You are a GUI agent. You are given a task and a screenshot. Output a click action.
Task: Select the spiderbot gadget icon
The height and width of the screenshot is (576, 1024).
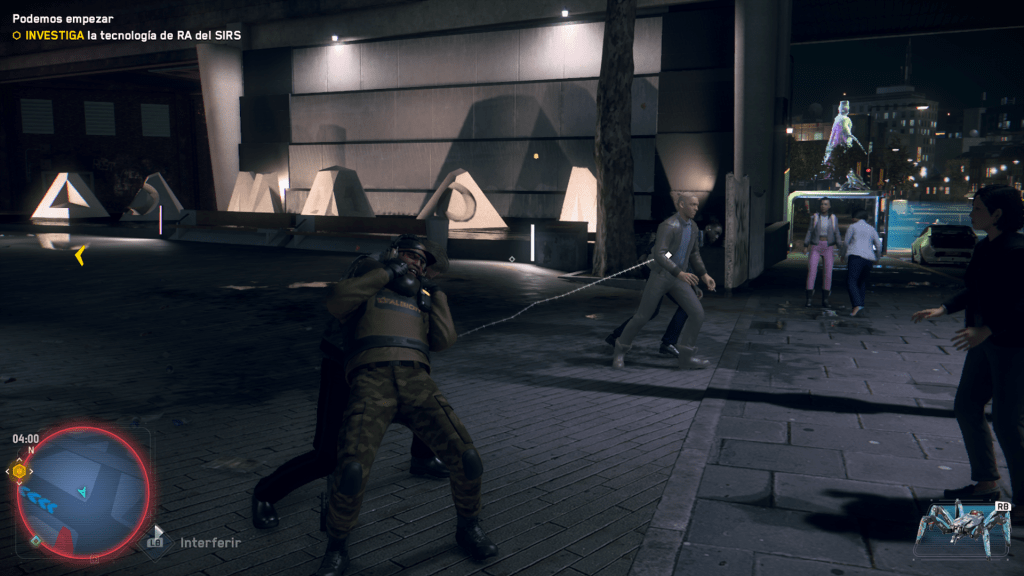[963, 527]
